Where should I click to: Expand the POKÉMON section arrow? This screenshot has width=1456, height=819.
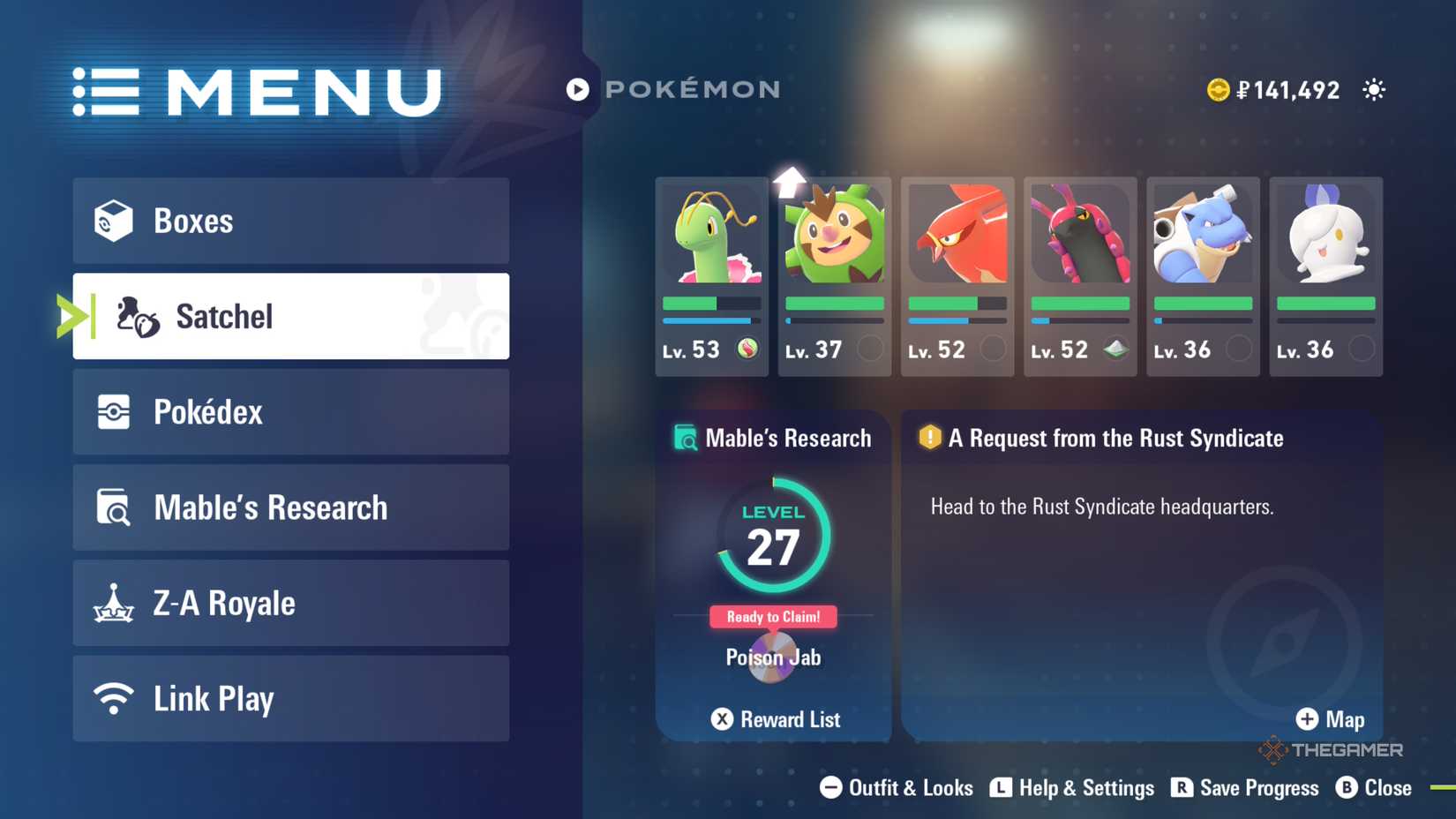click(575, 88)
